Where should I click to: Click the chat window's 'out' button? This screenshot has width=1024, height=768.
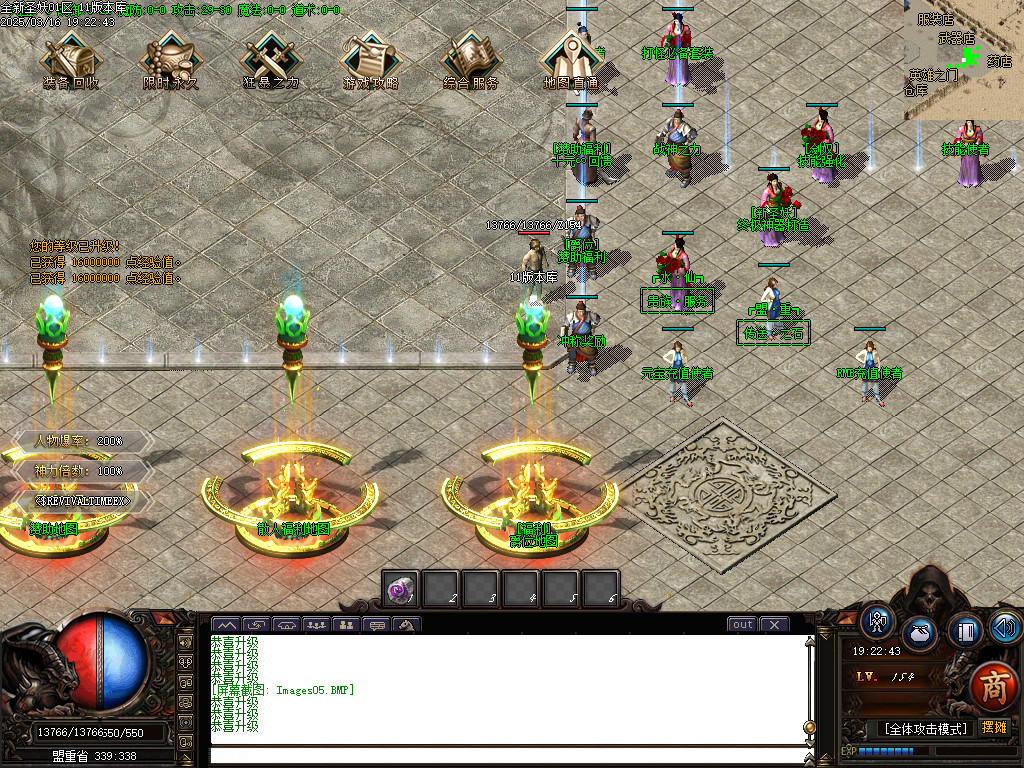(742, 625)
